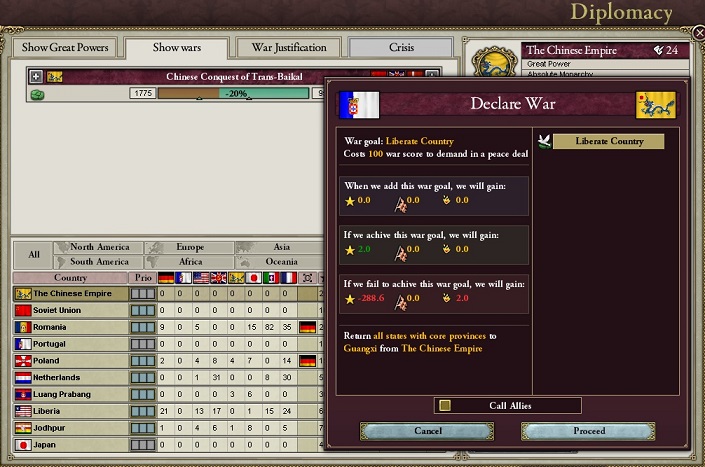Screen dimensions: 705x467
Task: Switch to the Crisis tab
Action: pyautogui.click(x=400, y=48)
